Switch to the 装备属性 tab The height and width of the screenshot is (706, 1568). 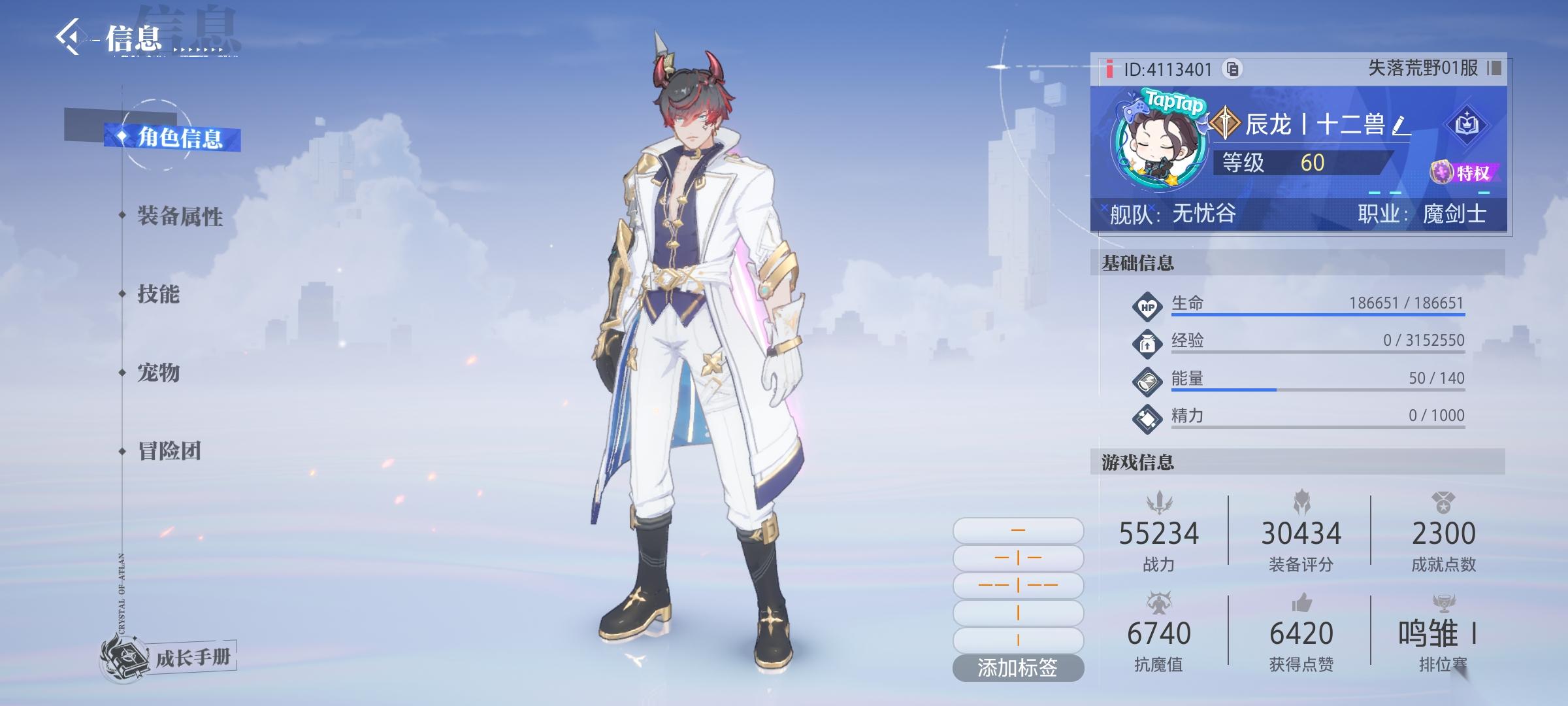[x=180, y=216]
